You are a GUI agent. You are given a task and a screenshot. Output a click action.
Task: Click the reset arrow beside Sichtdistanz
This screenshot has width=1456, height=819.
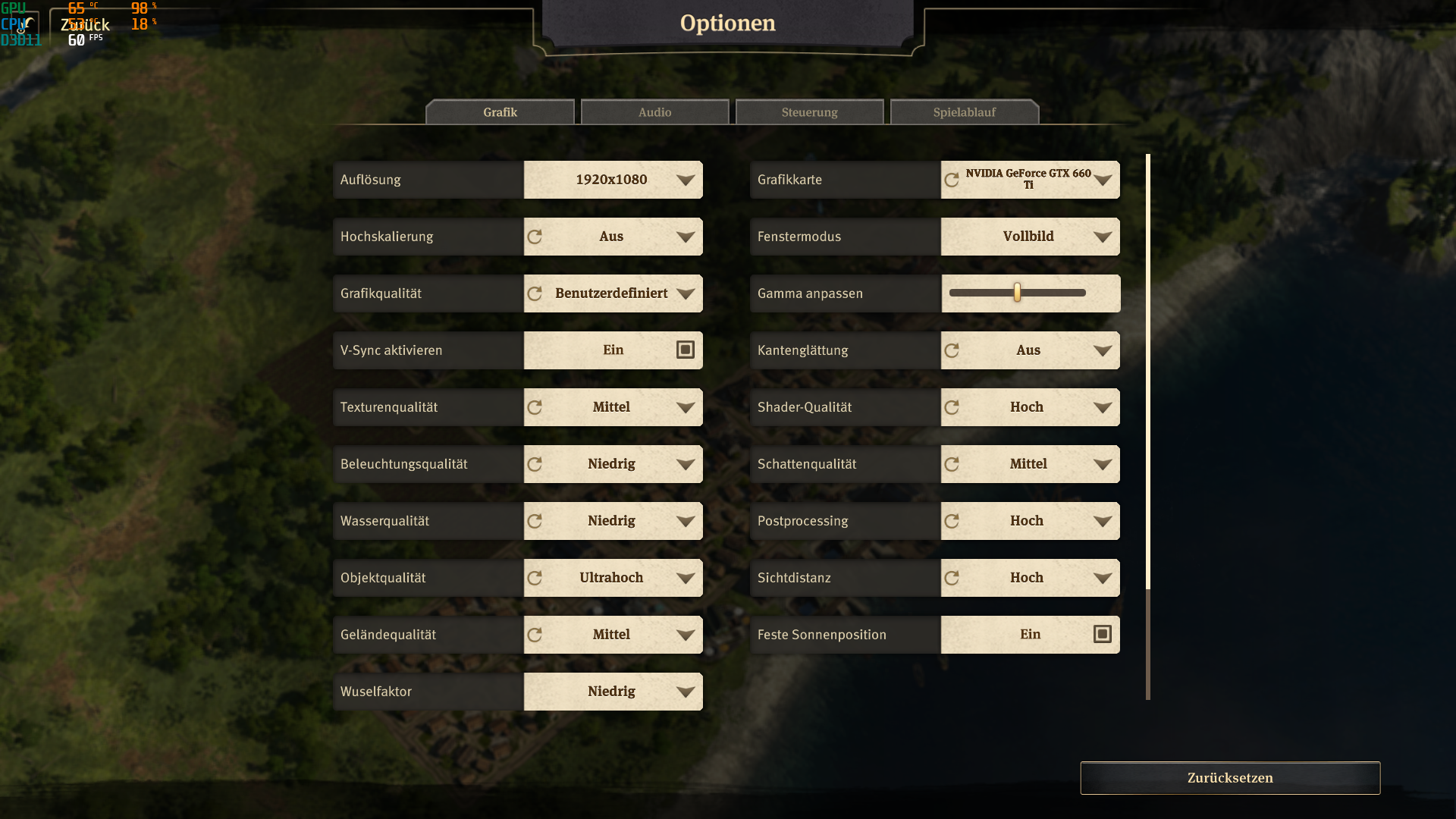(952, 577)
